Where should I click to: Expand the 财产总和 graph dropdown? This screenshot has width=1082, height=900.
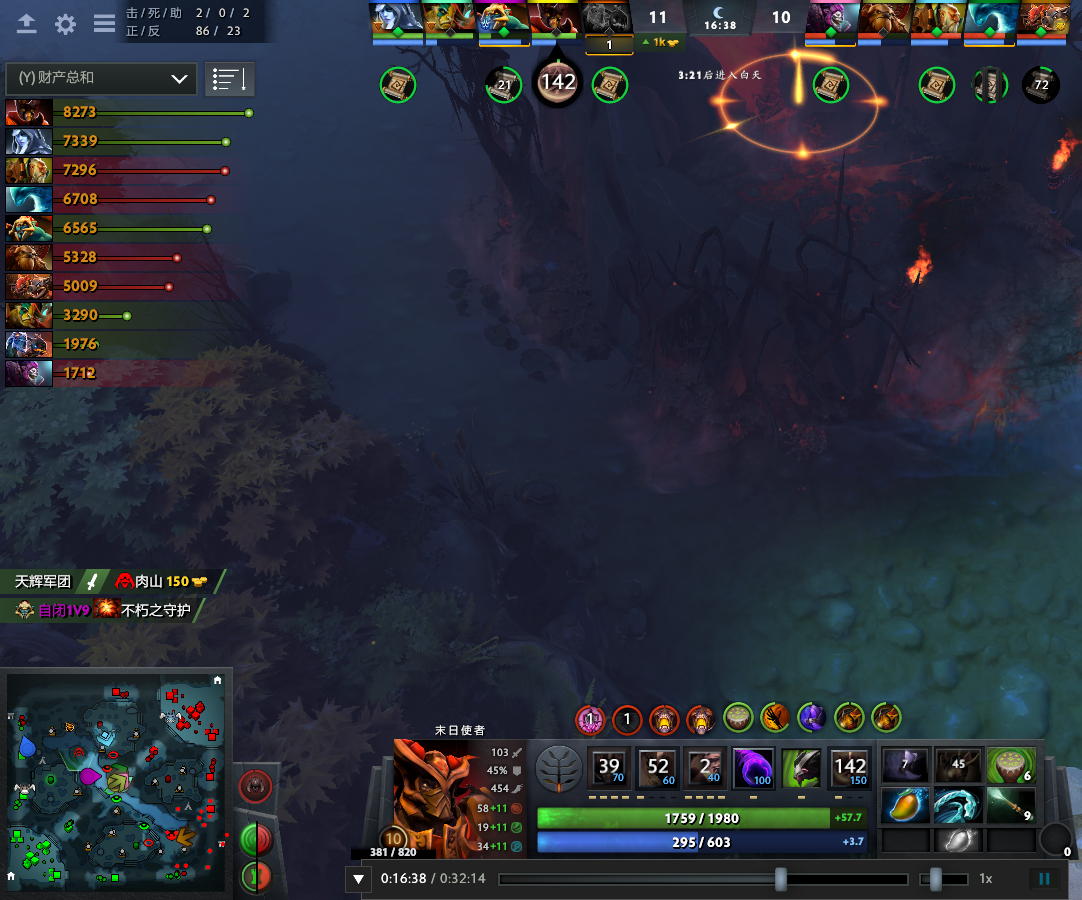(100, 78)
